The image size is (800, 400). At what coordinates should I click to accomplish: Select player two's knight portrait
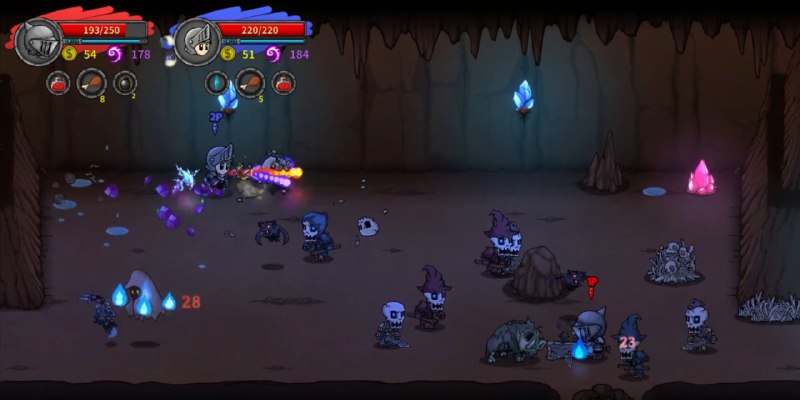click(x=196, y=42)
